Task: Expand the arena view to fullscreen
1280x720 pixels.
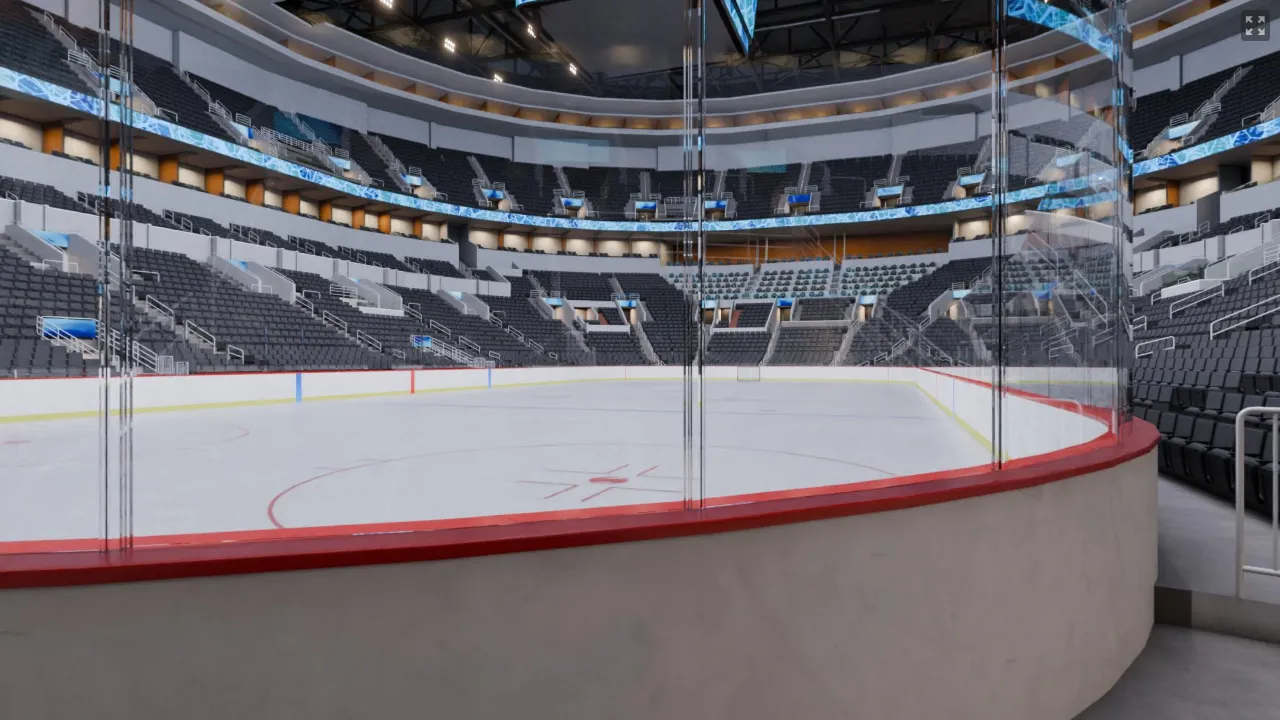Action: click(1254, 25)
